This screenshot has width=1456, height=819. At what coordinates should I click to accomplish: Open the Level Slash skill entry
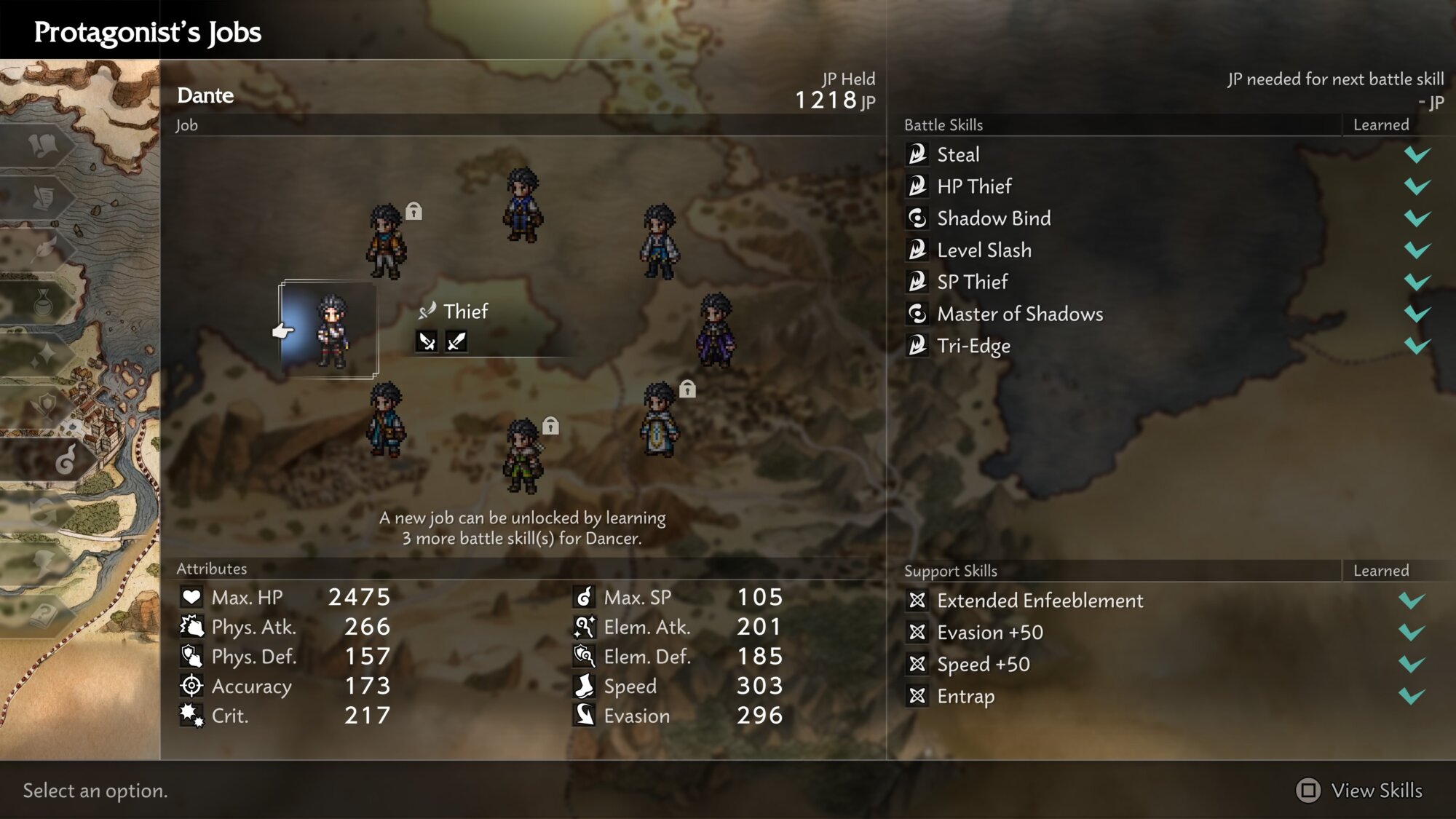tap(984, 250)
